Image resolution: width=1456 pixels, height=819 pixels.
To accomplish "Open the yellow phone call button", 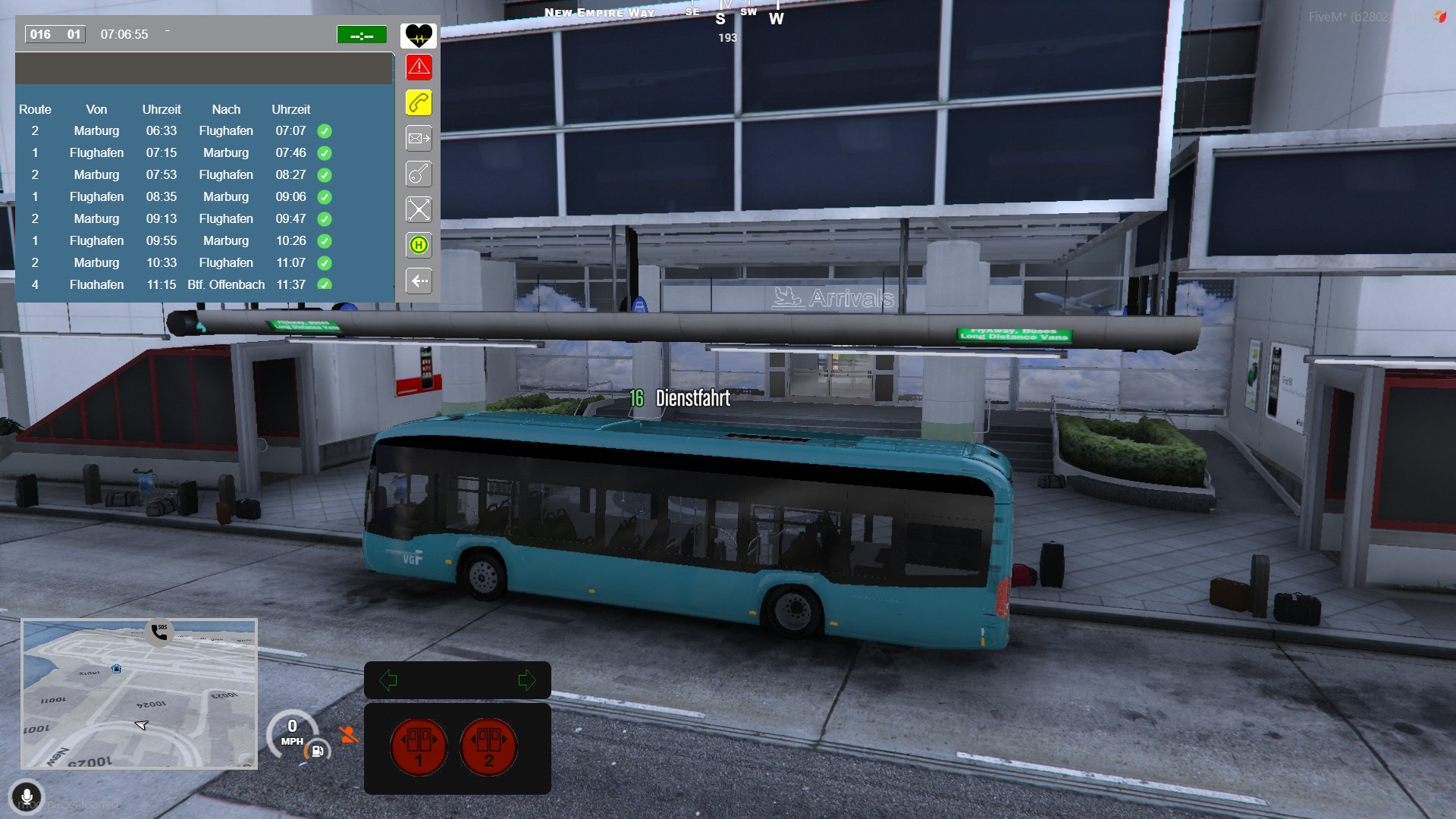I will click(x=419, y=103).
